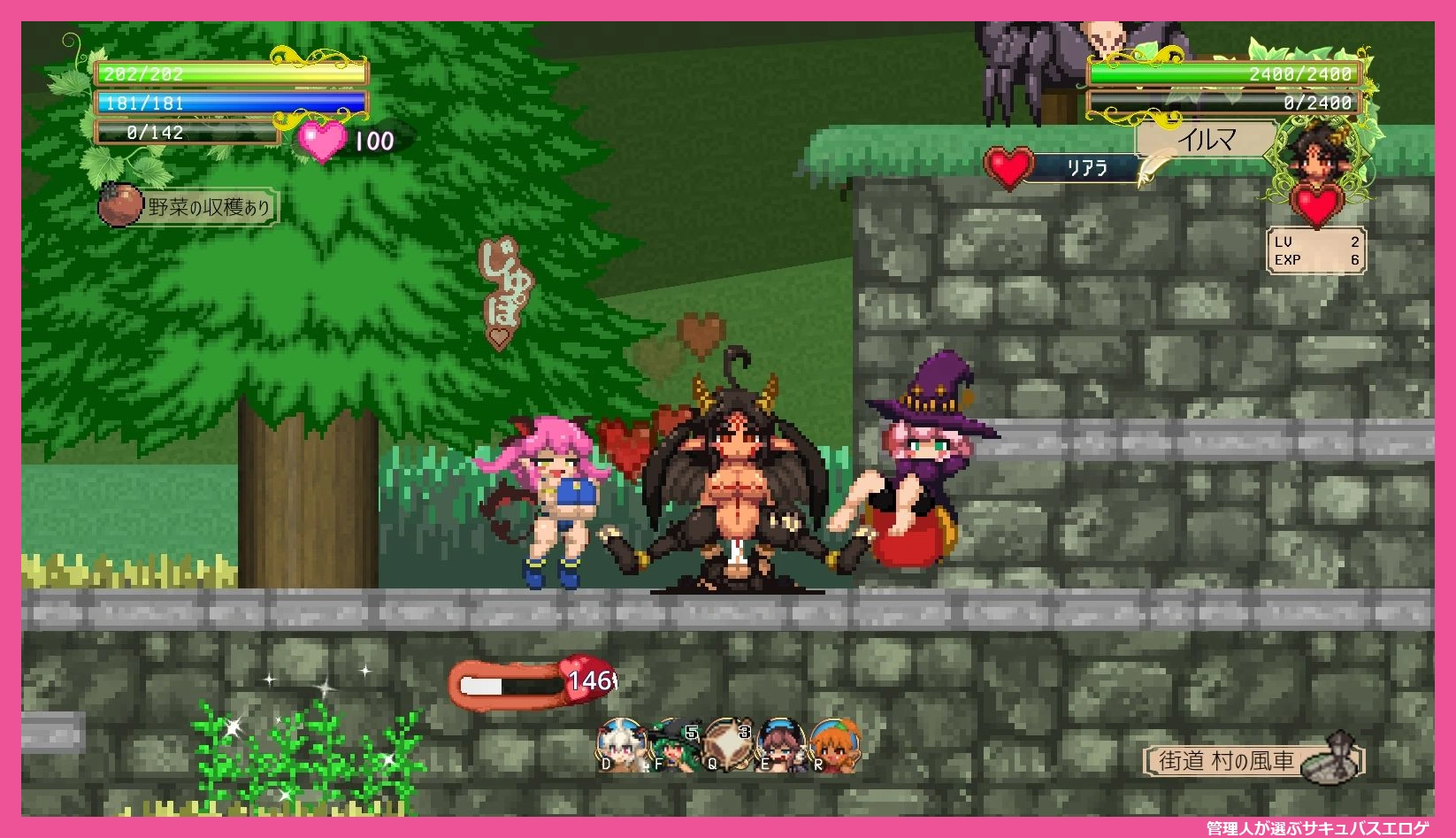Use the sparkle star skill icon
The image size is (1456, 838).
point(728,744)
